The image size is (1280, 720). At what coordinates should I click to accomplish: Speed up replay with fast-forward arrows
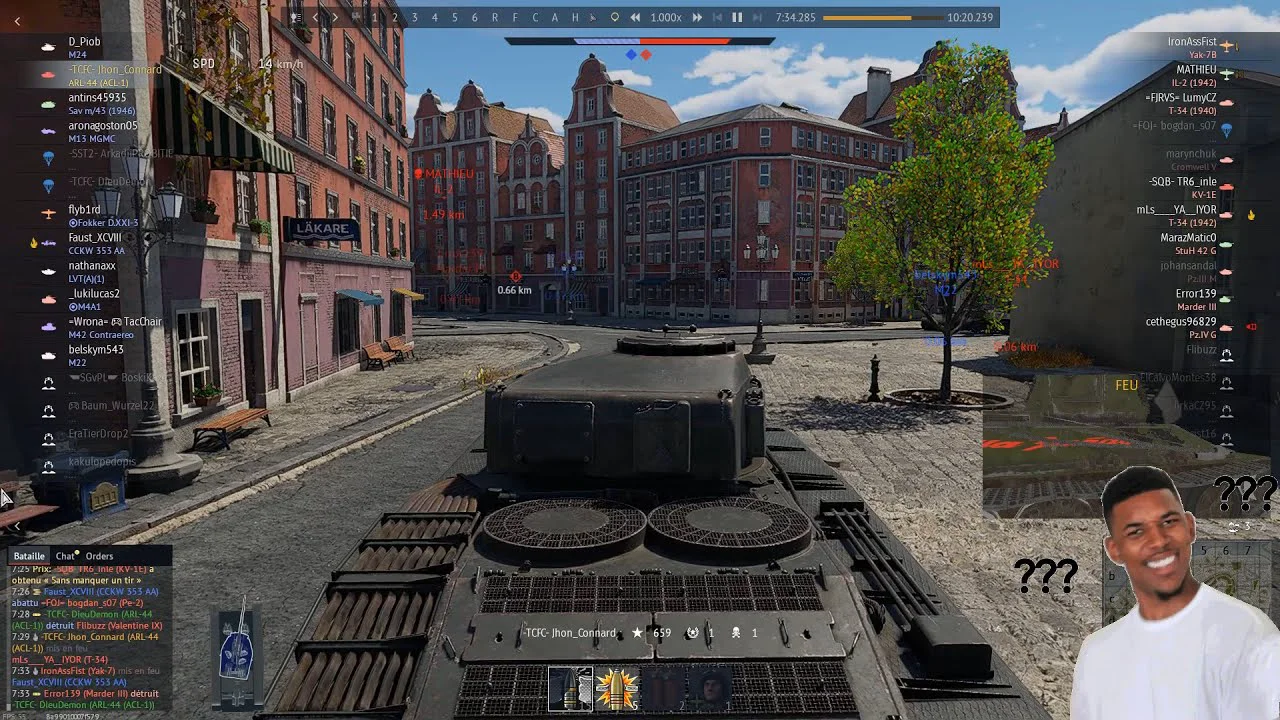pyautogui.click(x=697, y=17)
